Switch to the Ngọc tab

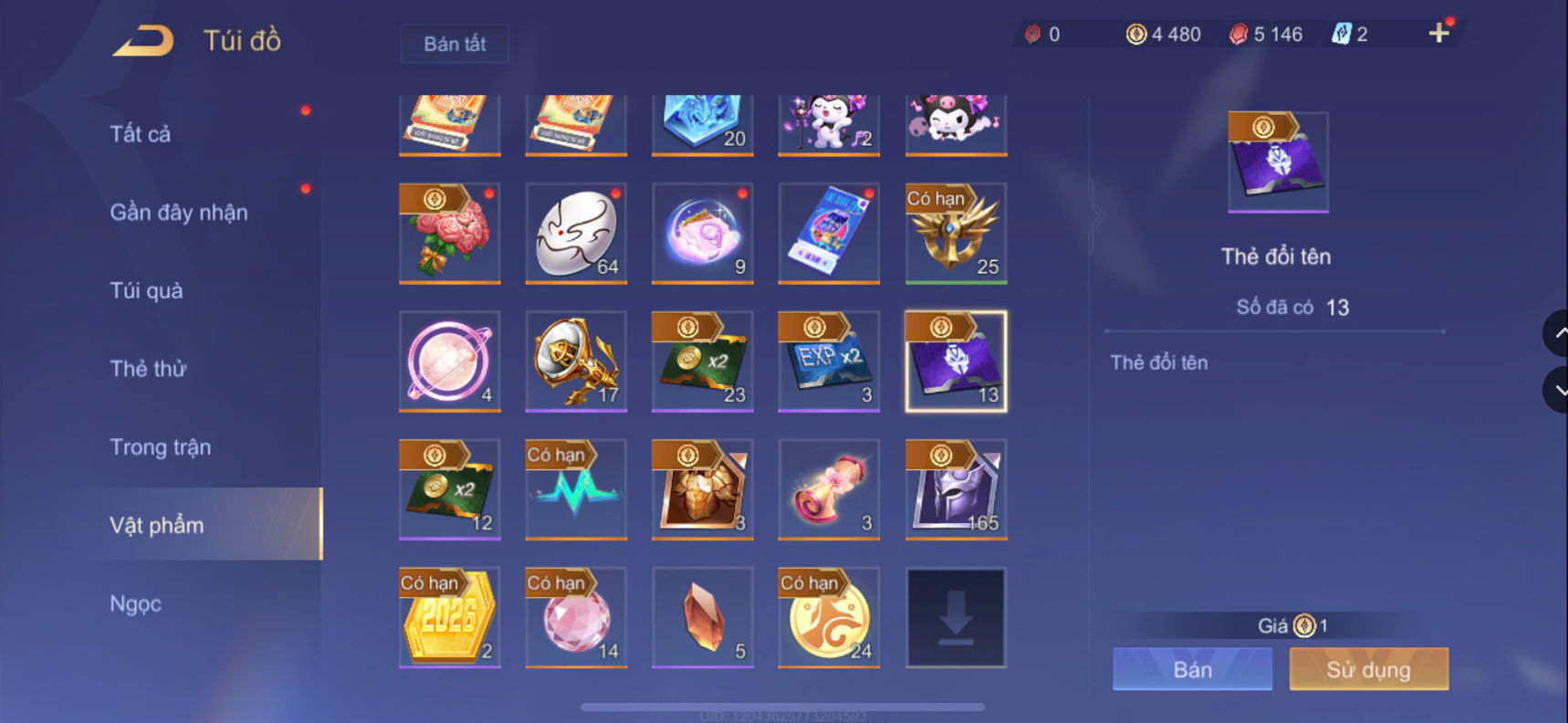(135, 603)
